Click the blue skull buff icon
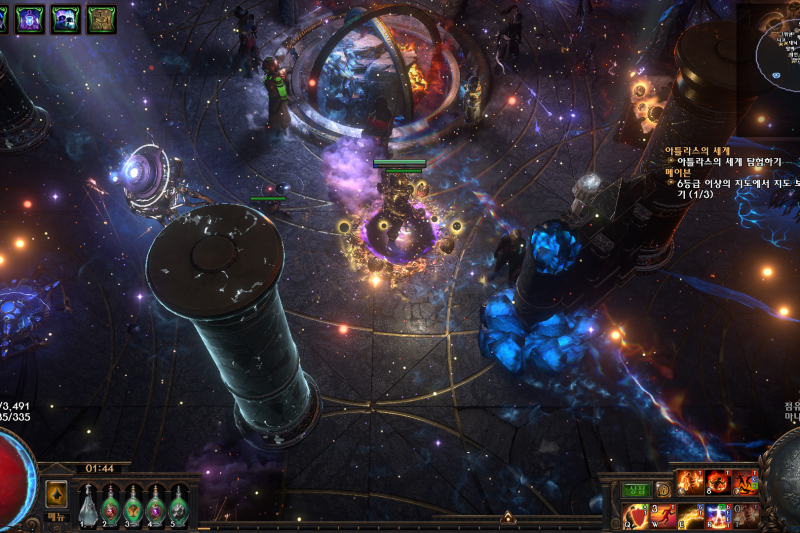 67,19
